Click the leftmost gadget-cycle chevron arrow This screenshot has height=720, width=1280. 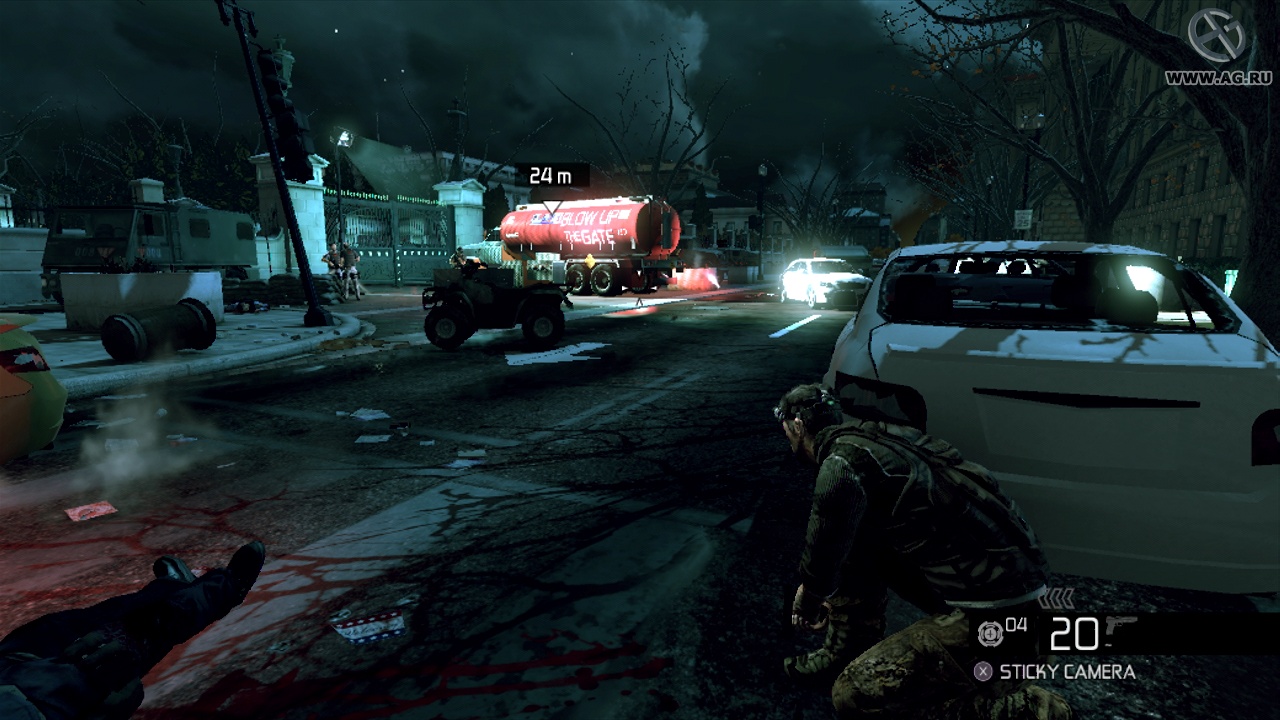coord(1044,597)
